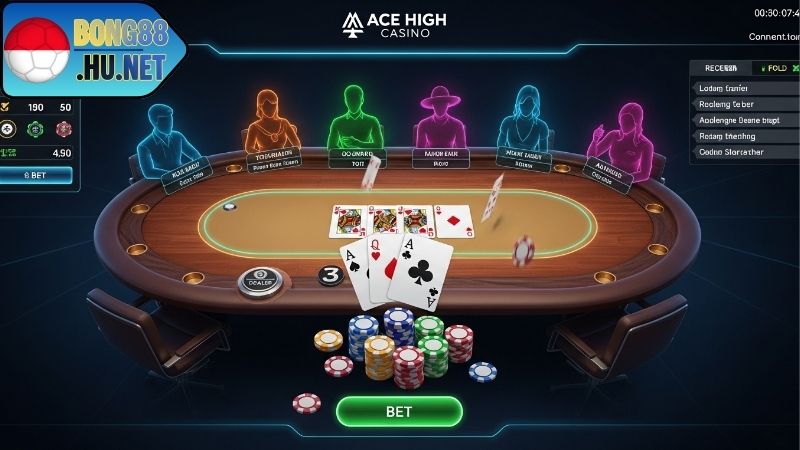Image resolution: width=800 pixels, height=450 pixels.
Task: Click the green player's nameplate
Action: [x=356, y=157]
